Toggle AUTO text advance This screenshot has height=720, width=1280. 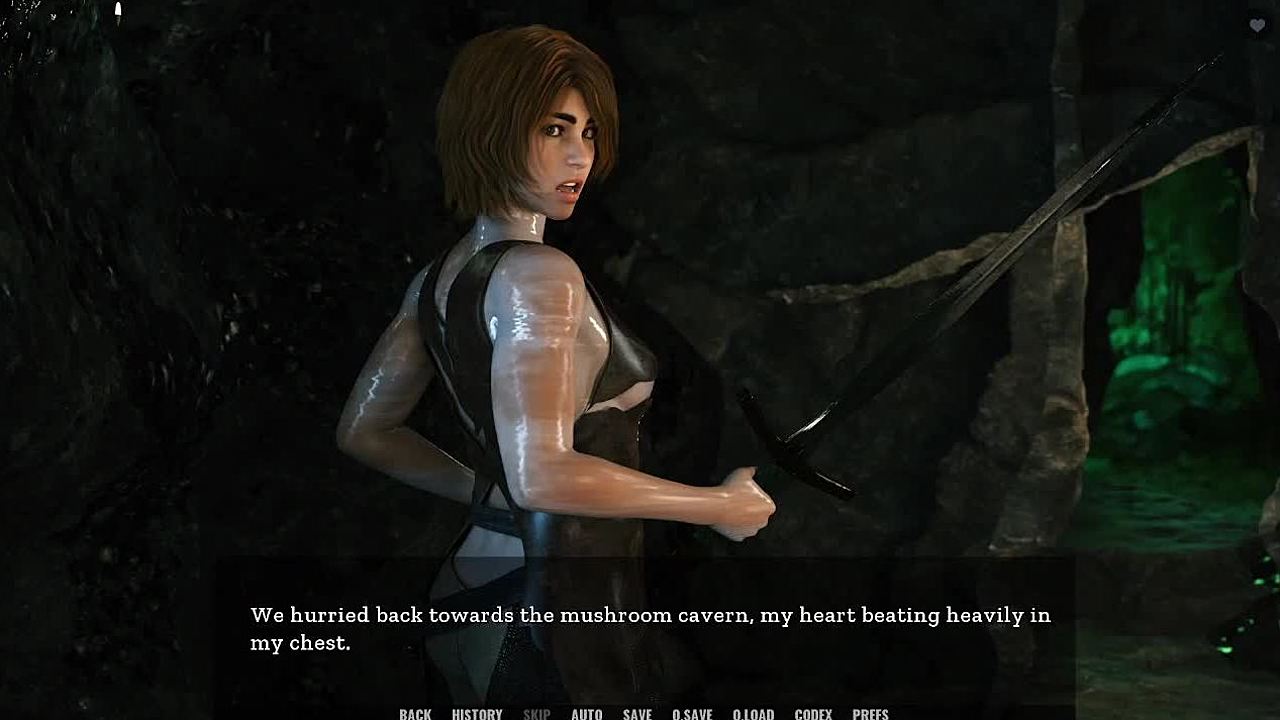[x=587, y=713]
